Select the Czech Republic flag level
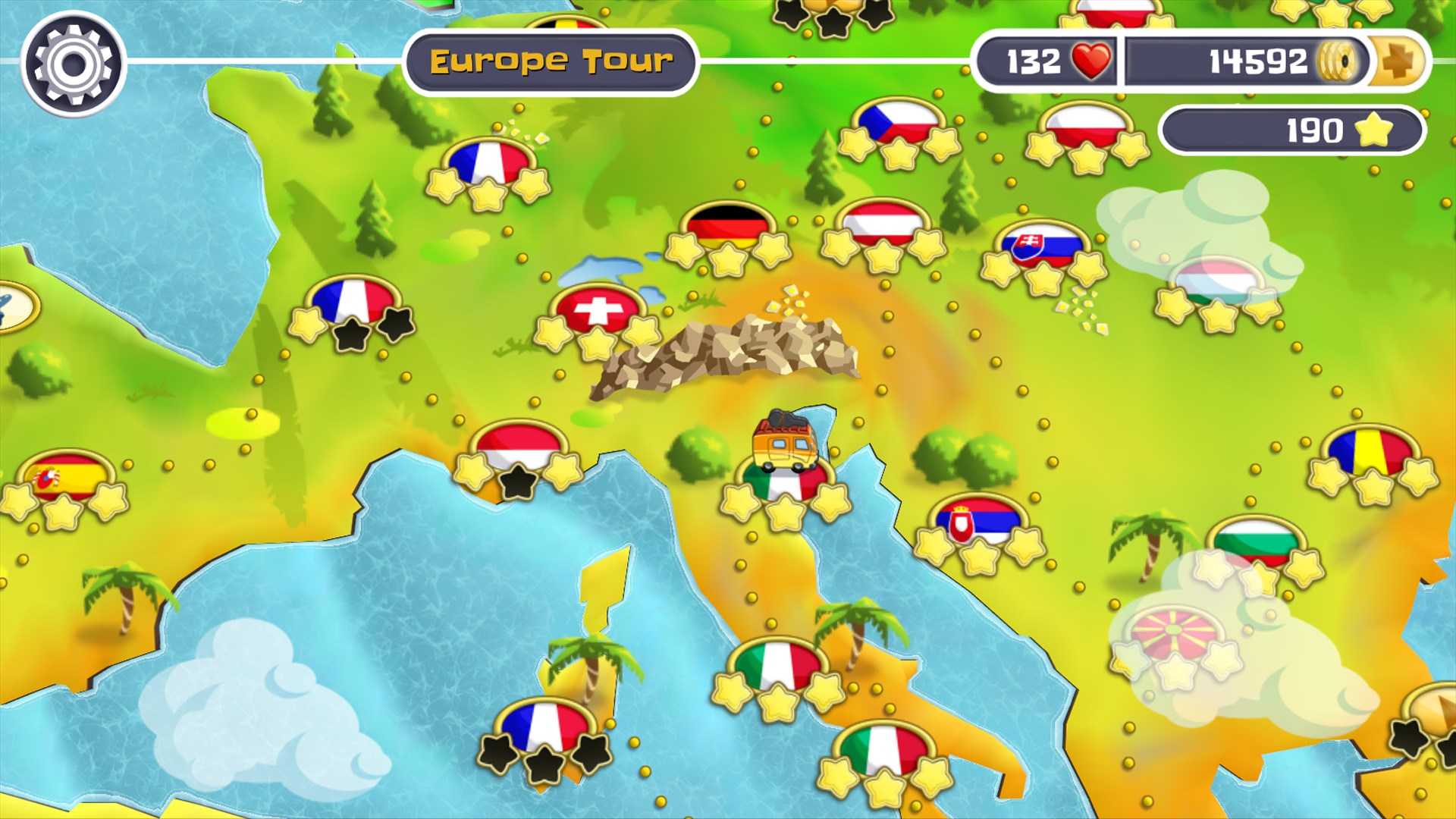Screen dimensions: 1456x819 click(898, 124)
